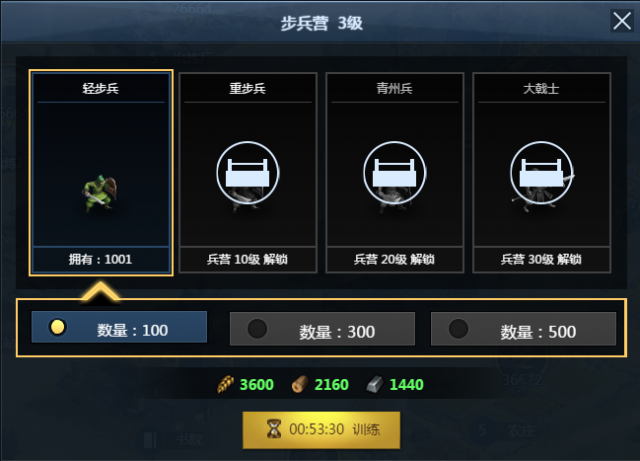Pick the locked 大戟士 unit card

(541, 173)
